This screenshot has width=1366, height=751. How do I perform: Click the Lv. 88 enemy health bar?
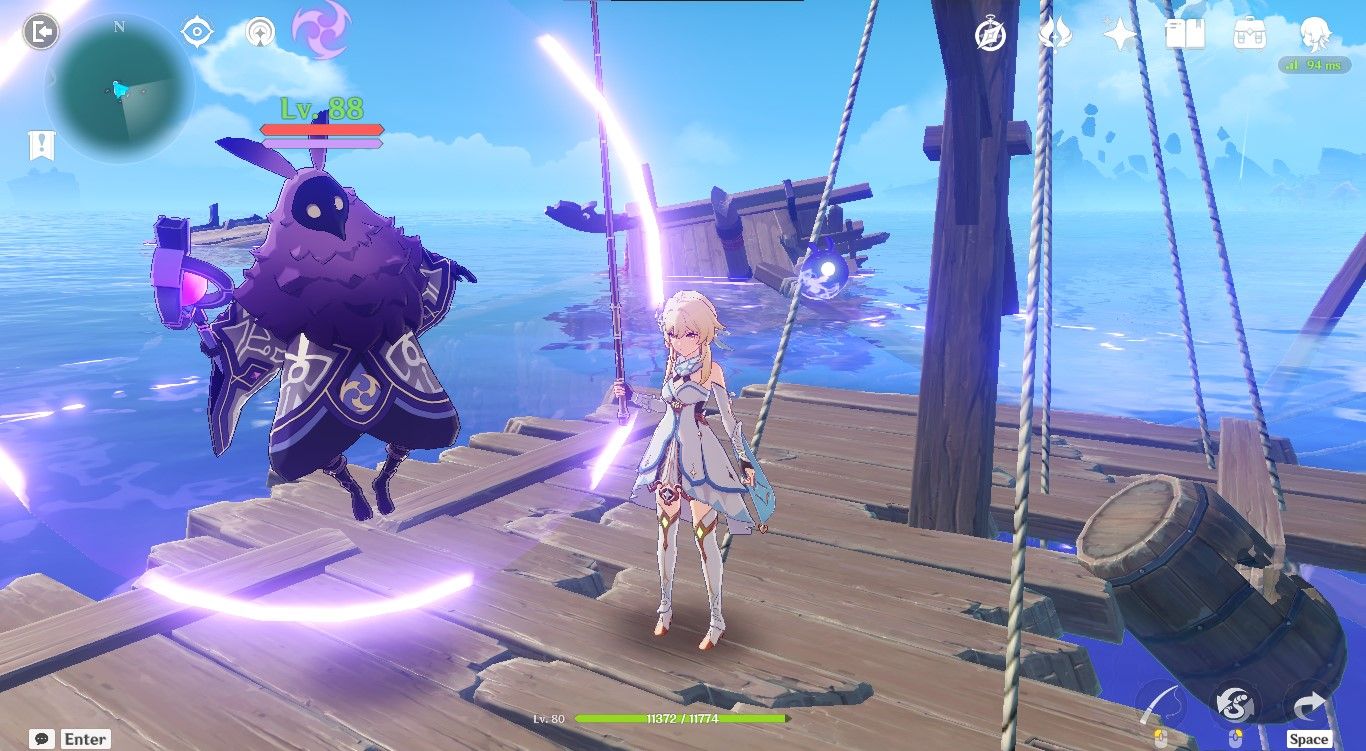click(320, 128)
